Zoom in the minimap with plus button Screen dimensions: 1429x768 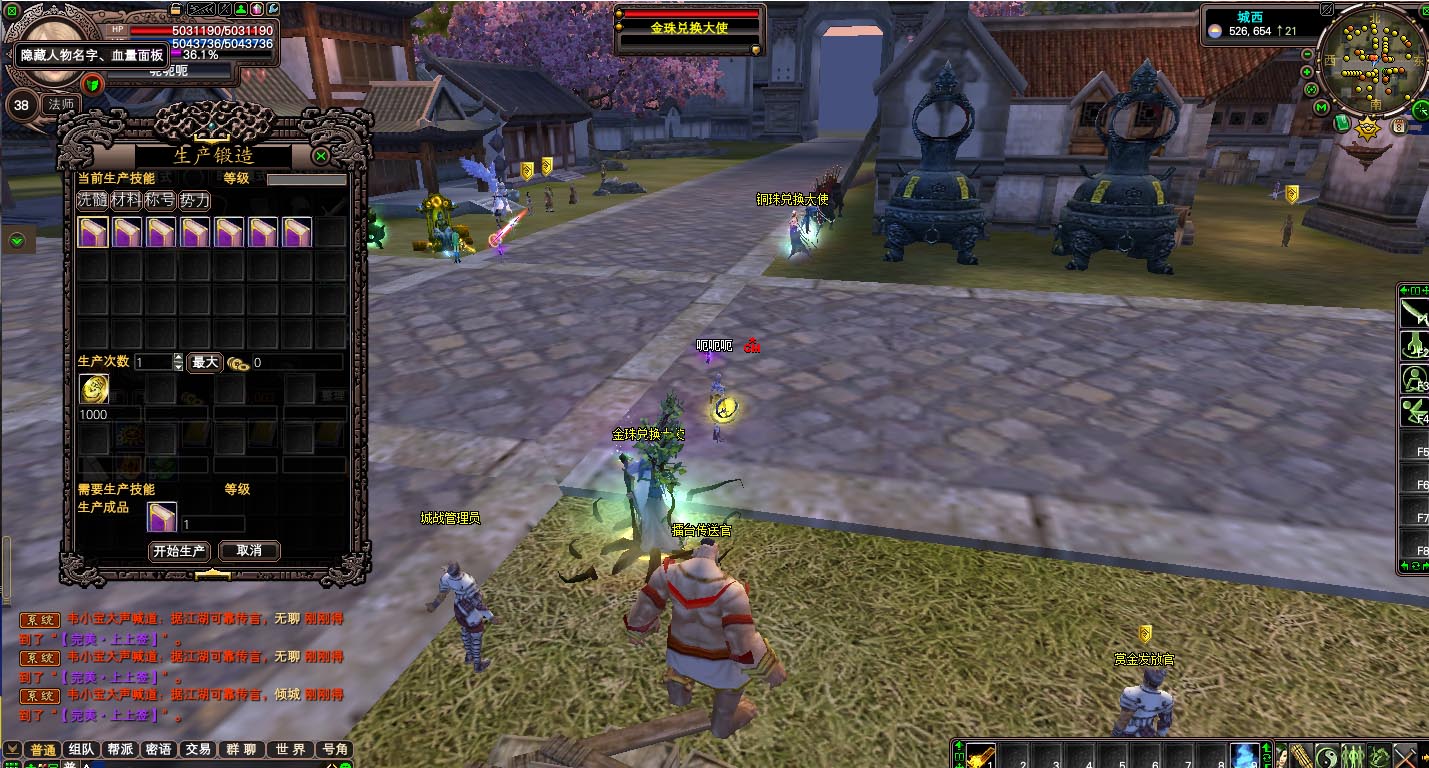tap(1307, 71)
